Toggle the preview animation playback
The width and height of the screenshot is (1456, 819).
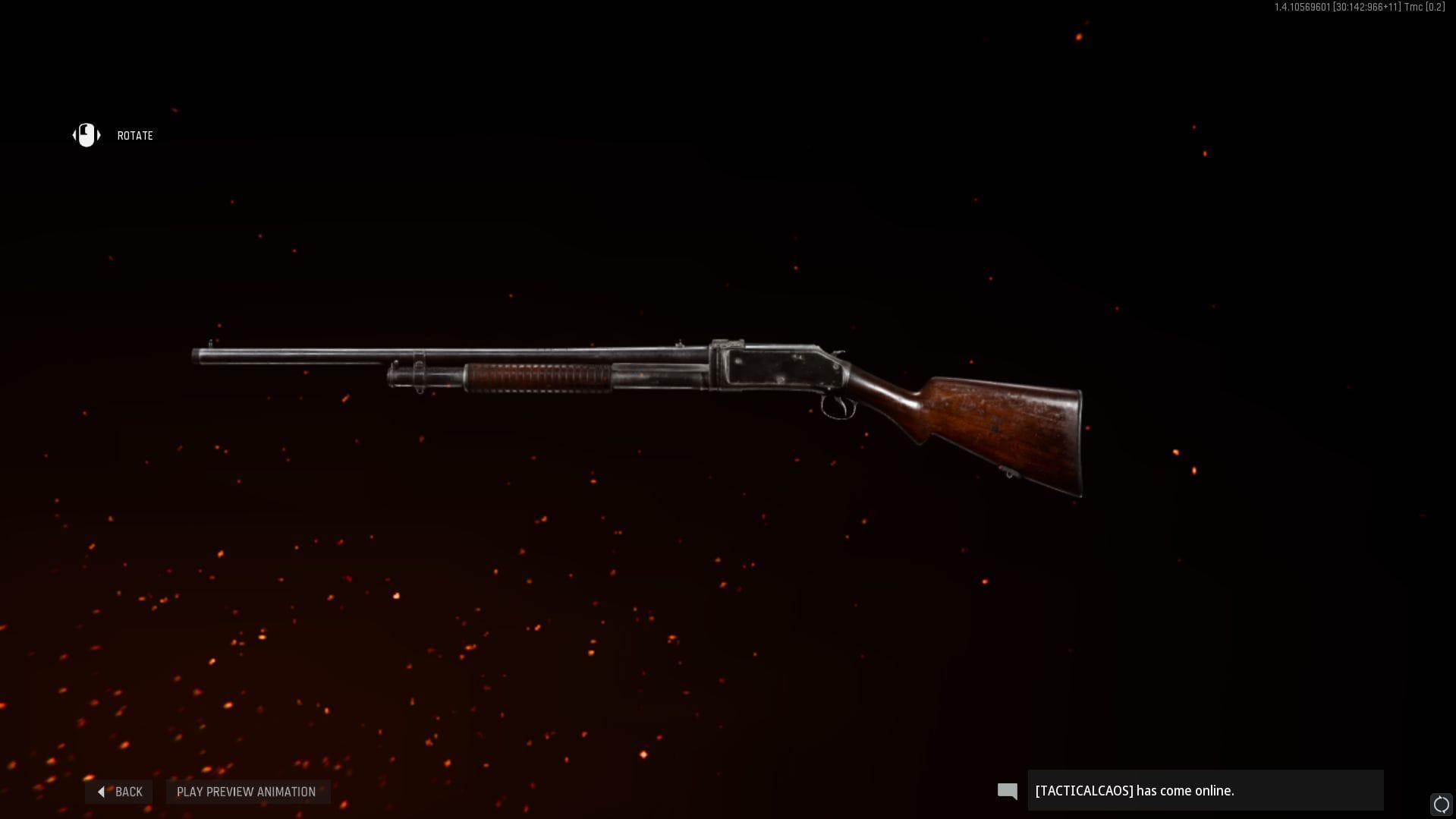click(x=247, y=791)
